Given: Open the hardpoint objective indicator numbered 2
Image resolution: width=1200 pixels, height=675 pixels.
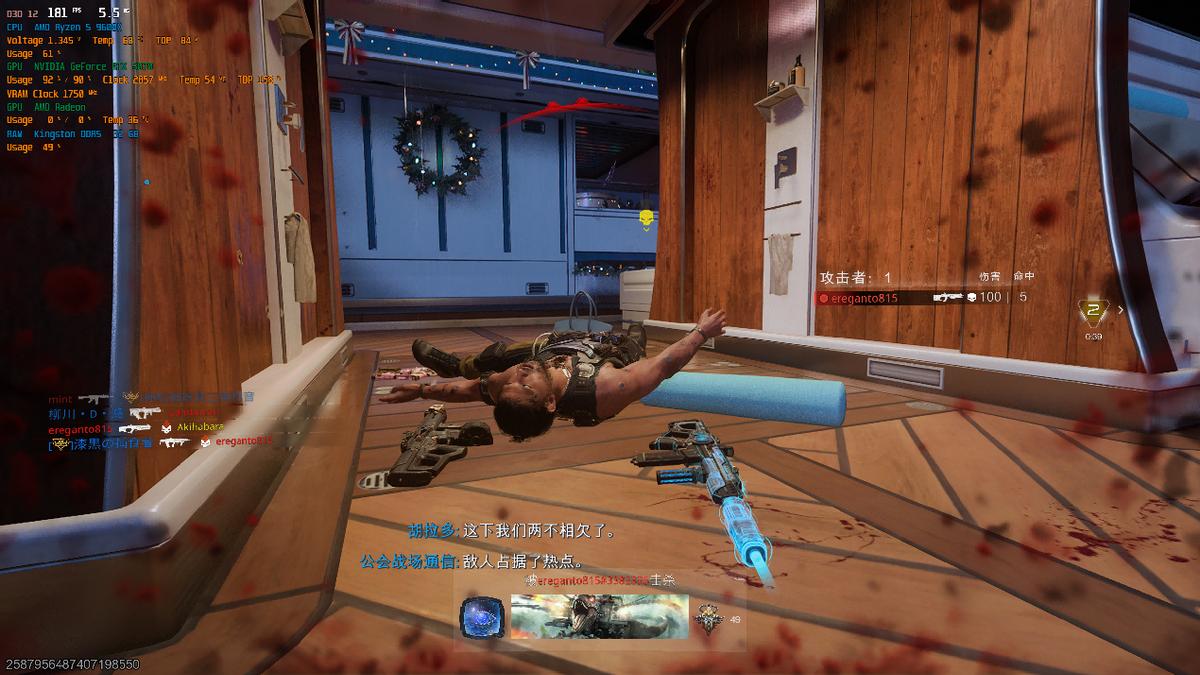Looking at the screenshot, I should (1092, 311).
